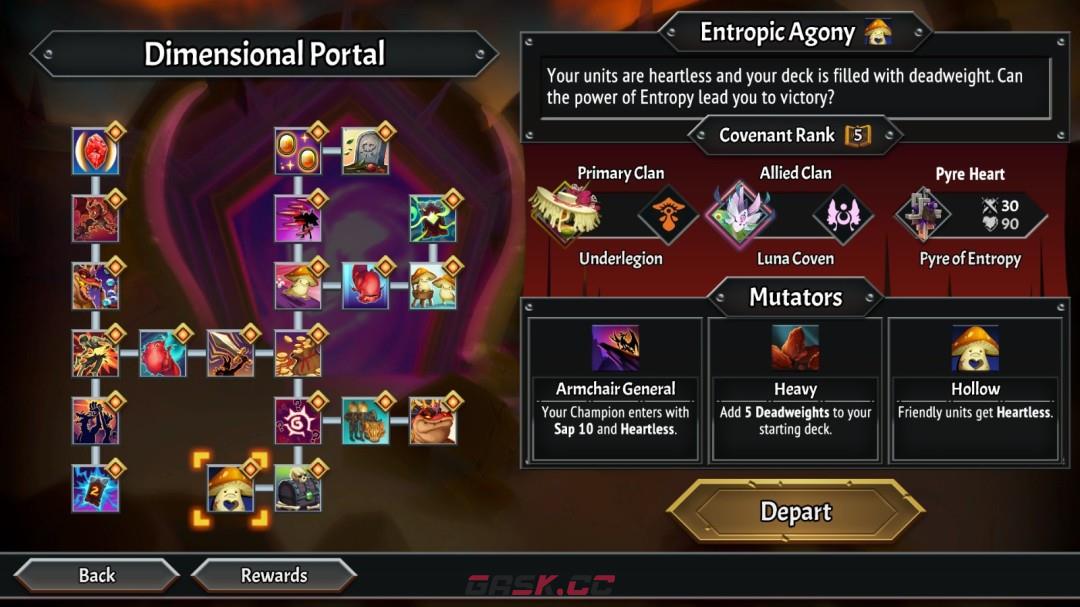This screenshot has height=607, width=1080.
Task: Select the two golden eggs node
Action: click(297, 152)
